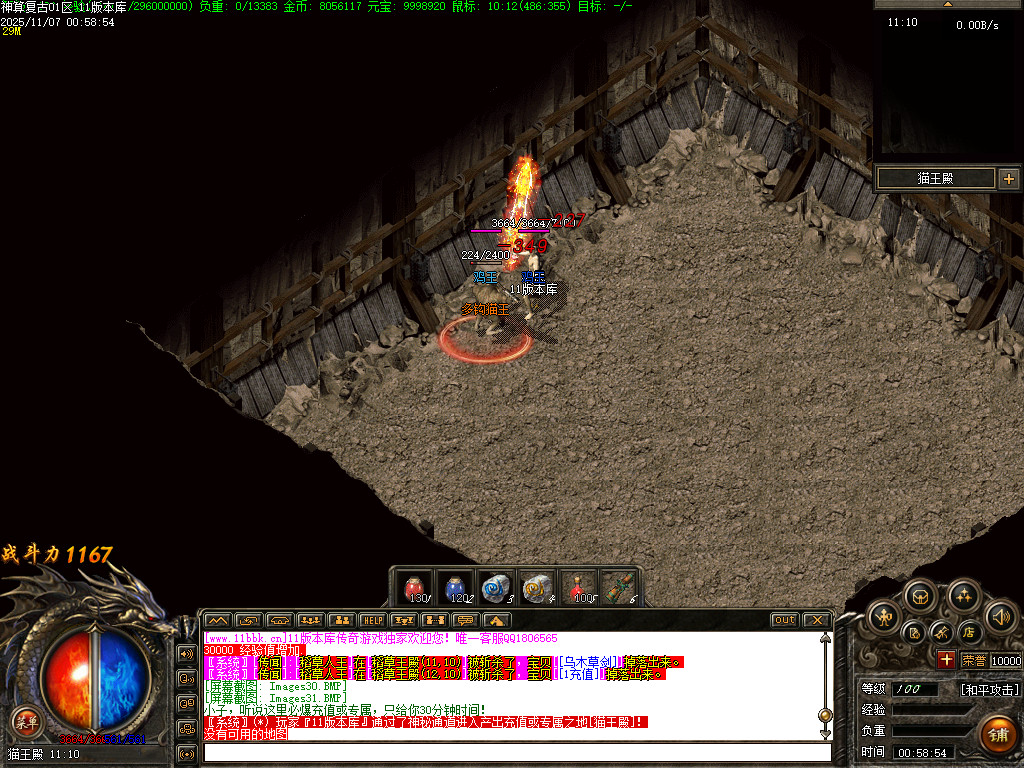Click the plus button beside 猫王殿 minimap label
The image size is (1024, 768).
pyautogui.click(x=1008, y=179)
